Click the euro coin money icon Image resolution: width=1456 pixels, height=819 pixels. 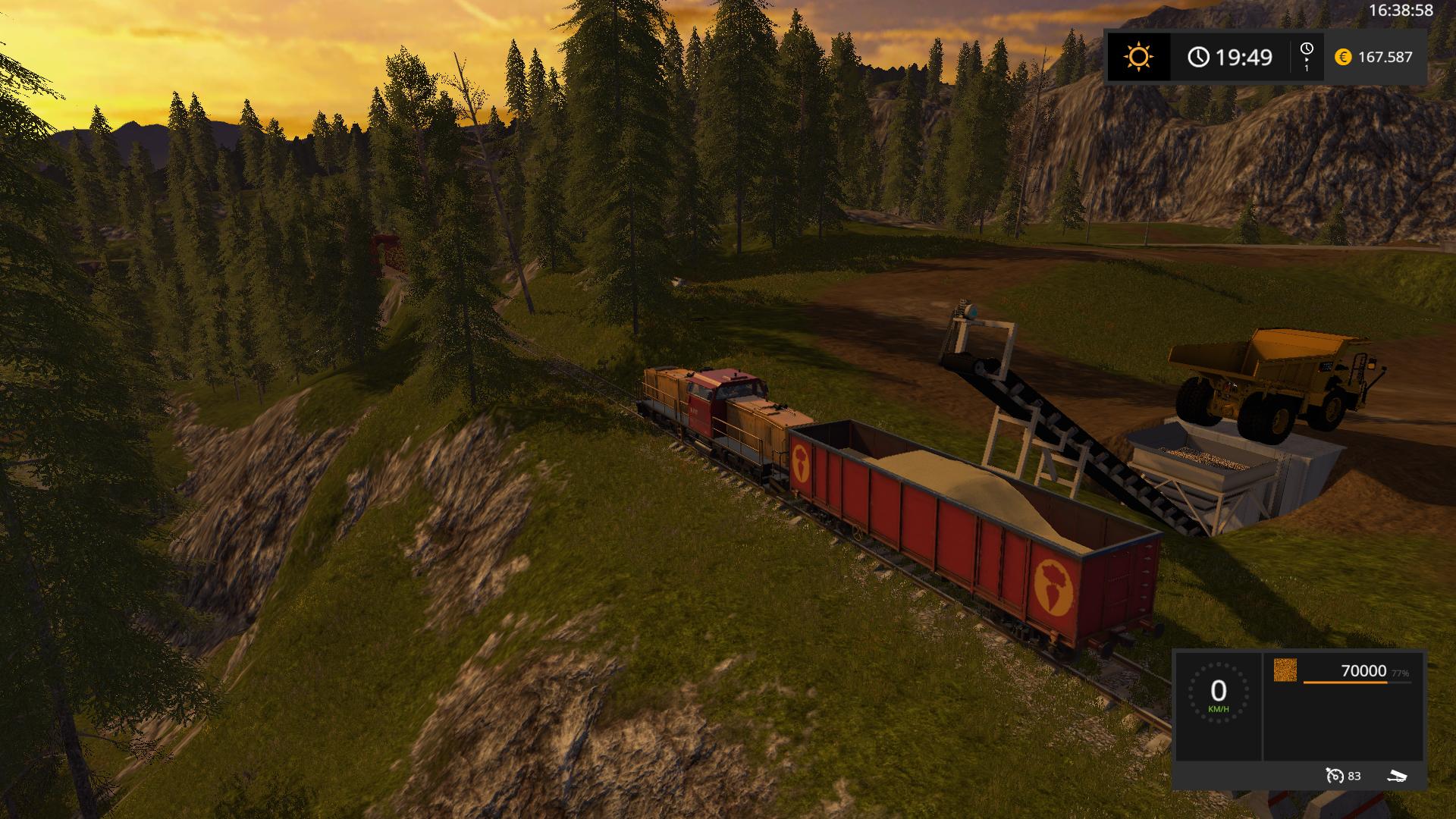tap(1343, 57)
